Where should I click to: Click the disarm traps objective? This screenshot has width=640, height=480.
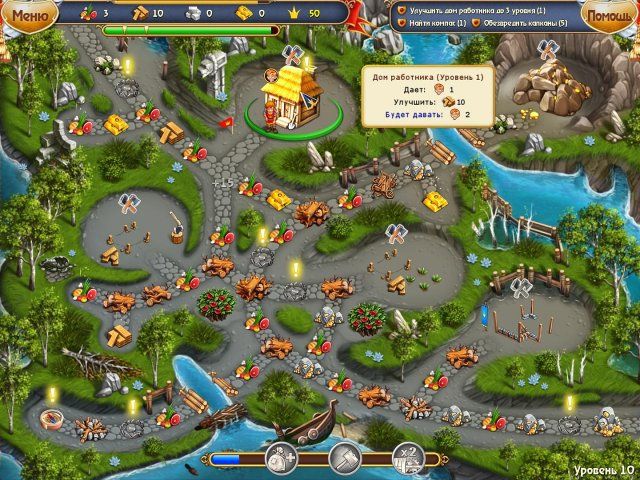[x=517, y=23]
